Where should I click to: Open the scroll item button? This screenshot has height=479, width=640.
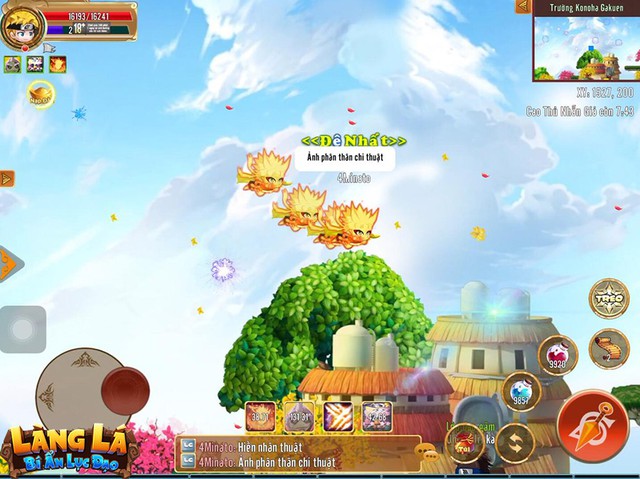pyautogui.click(x=608, y=349)
